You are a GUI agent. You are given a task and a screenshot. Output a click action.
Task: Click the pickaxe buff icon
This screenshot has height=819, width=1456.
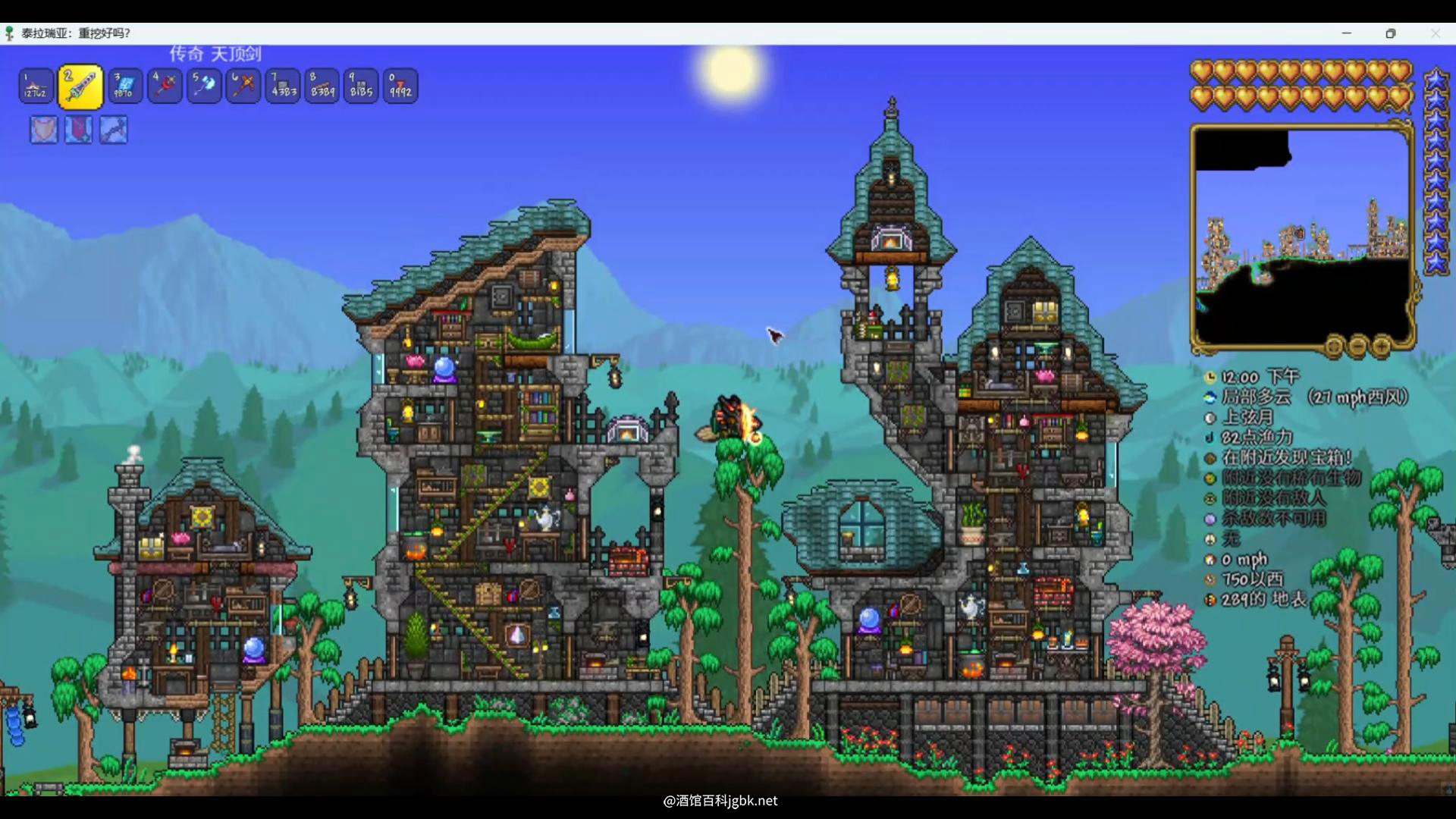[x=113, y=130]
